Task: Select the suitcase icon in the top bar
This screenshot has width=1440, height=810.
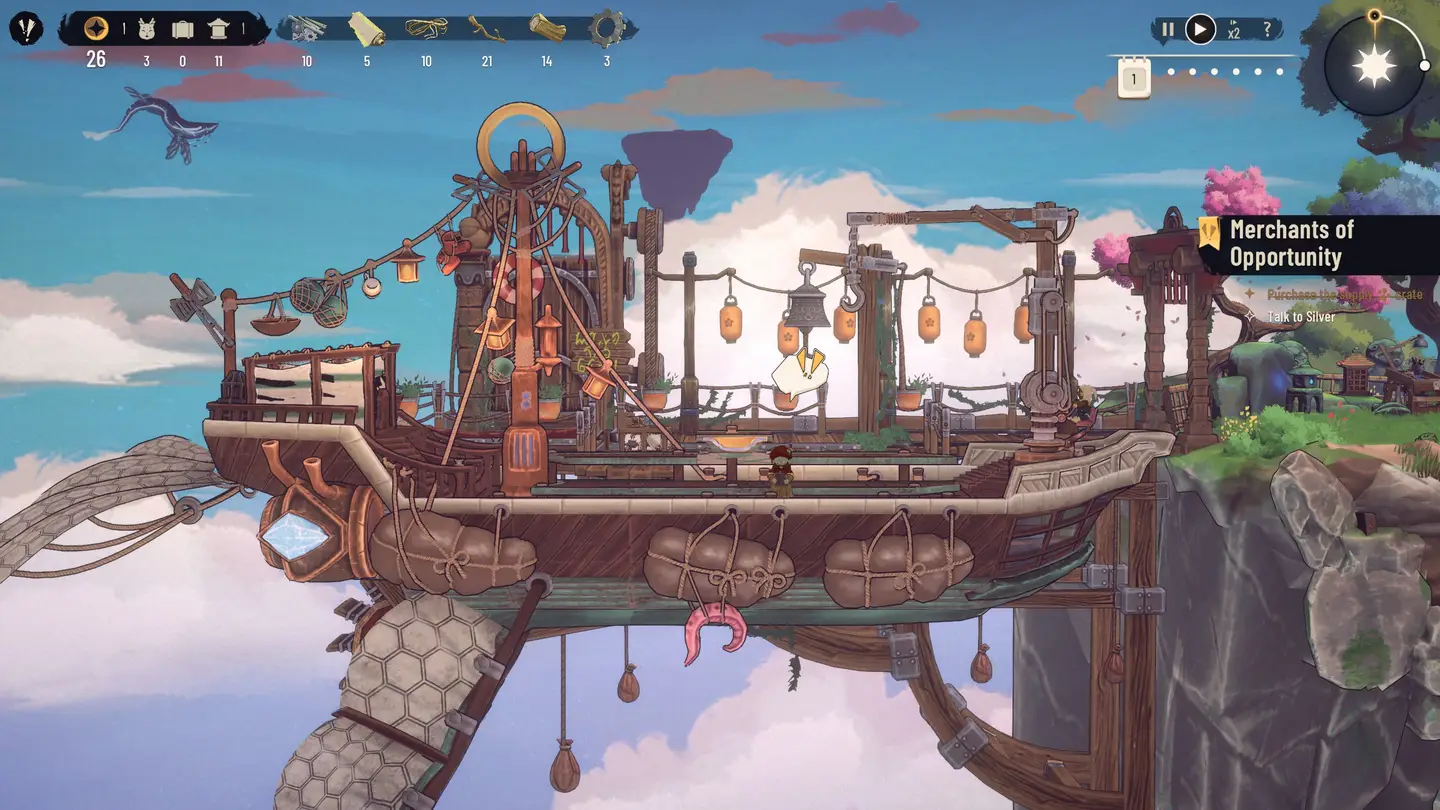Action: coord(182,29)
